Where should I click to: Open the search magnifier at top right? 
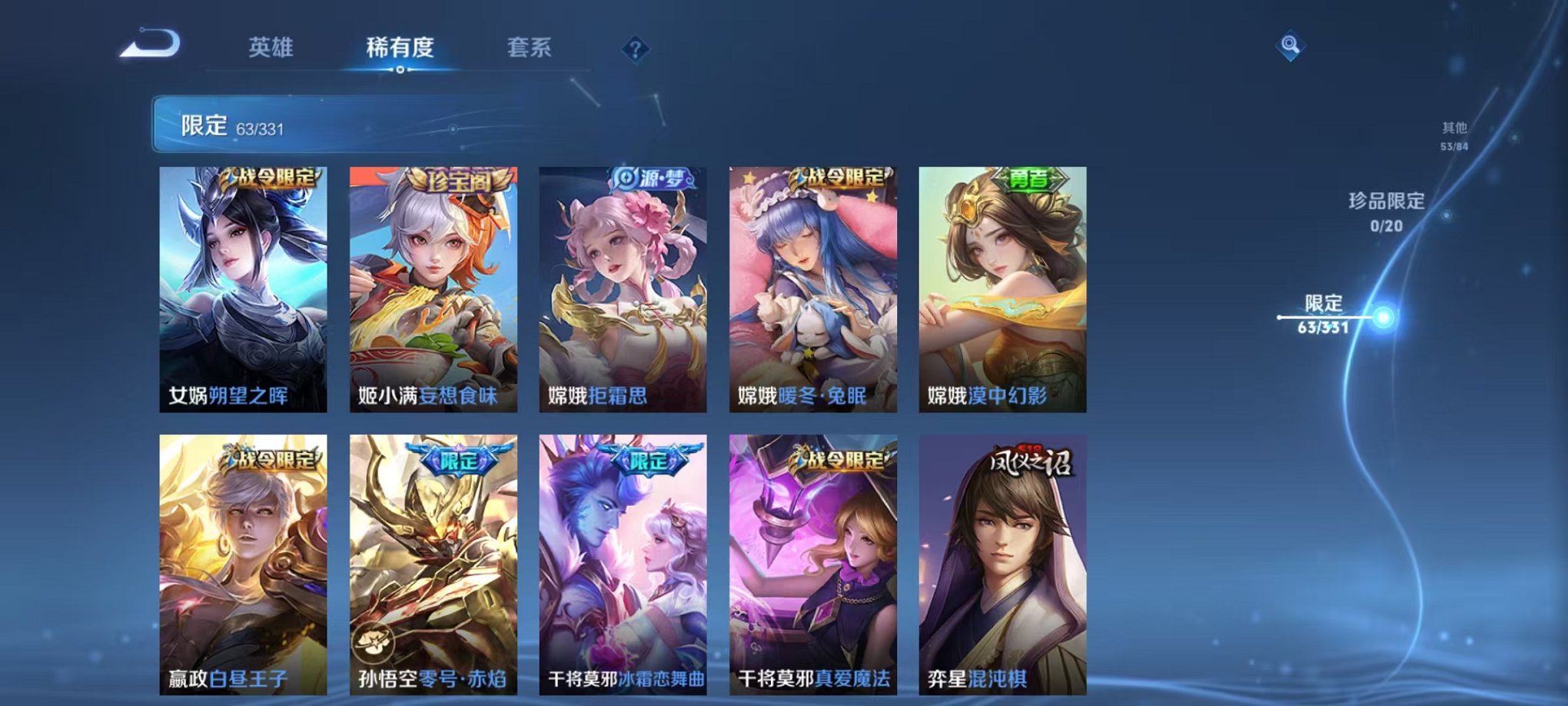[x=1291, y=45]
